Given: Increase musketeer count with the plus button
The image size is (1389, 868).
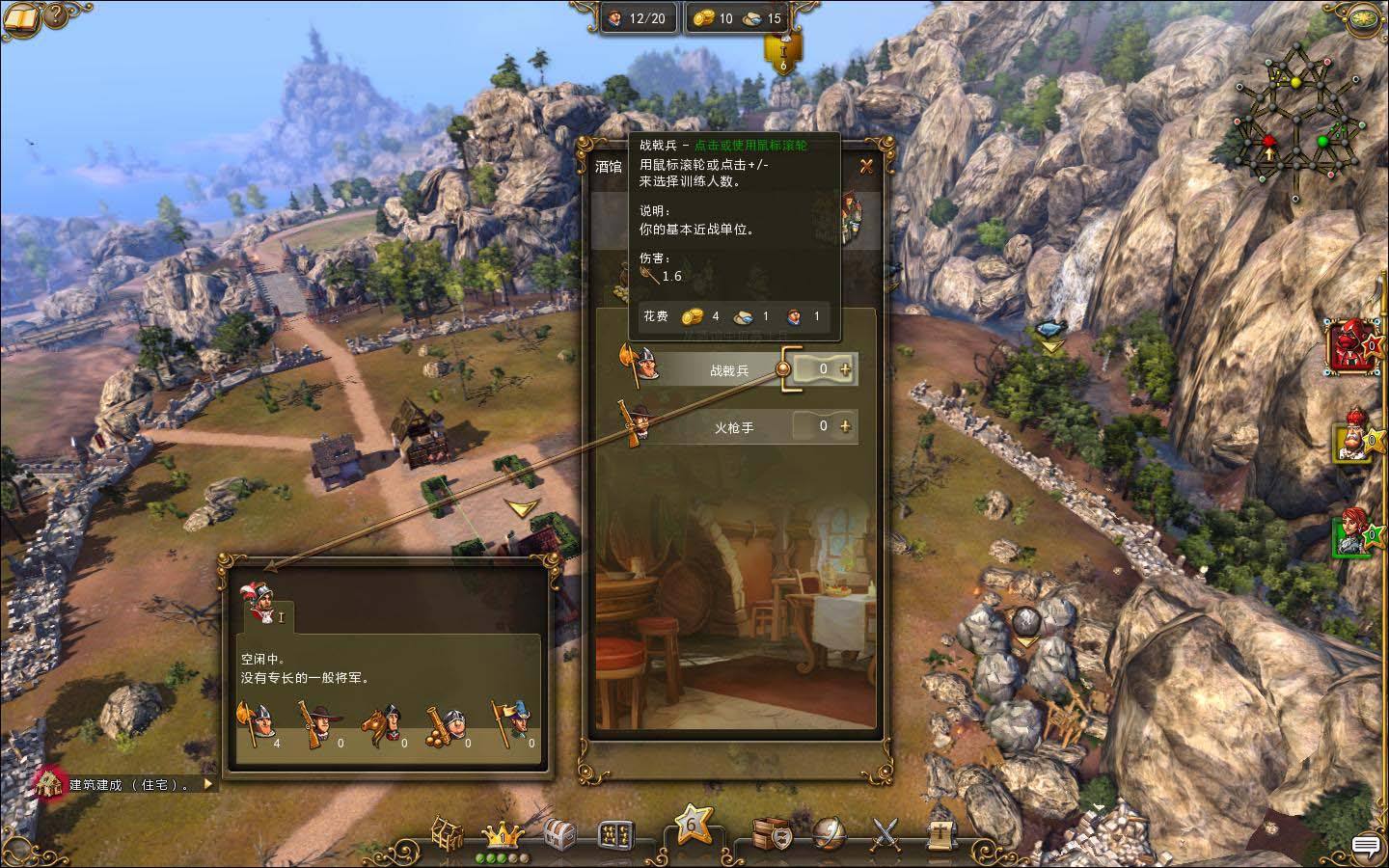Looking at the screenshot, I should tap(846, 425).
